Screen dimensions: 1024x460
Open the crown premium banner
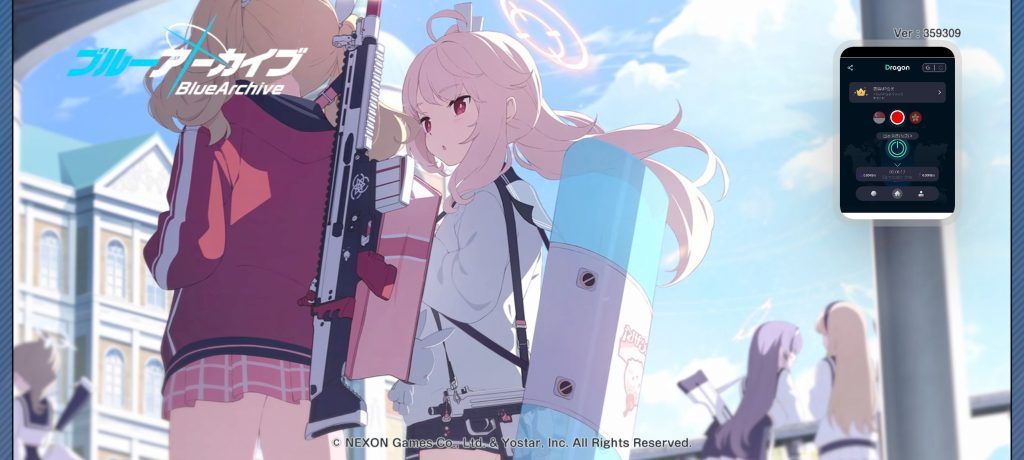pyautogui.click(x=897, y=93)
